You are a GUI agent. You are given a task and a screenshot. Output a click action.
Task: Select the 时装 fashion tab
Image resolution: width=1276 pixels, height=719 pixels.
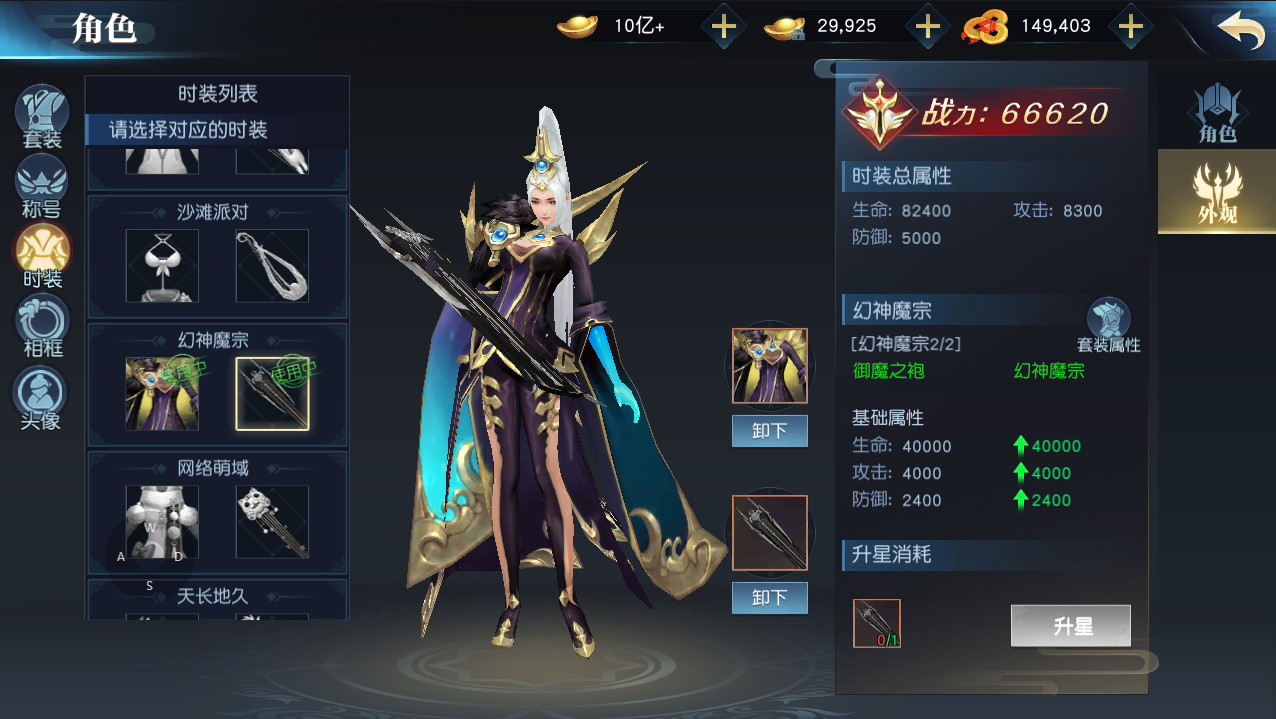point(42,255)
